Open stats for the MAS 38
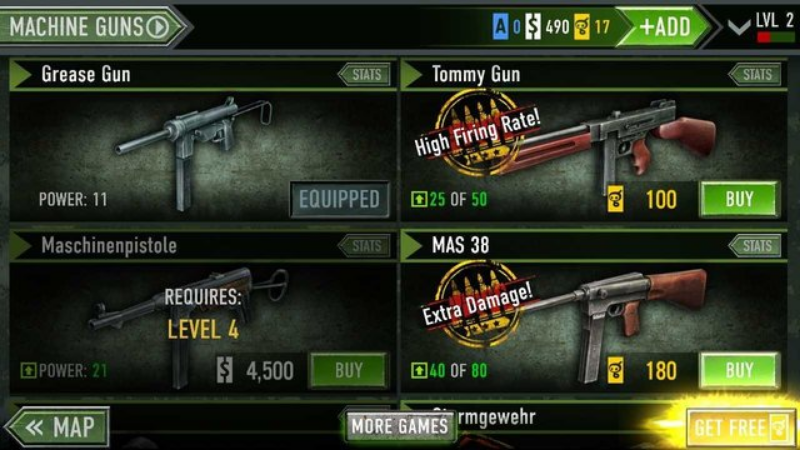The width and height of the screenshot is (800, 450). point(755,246)
